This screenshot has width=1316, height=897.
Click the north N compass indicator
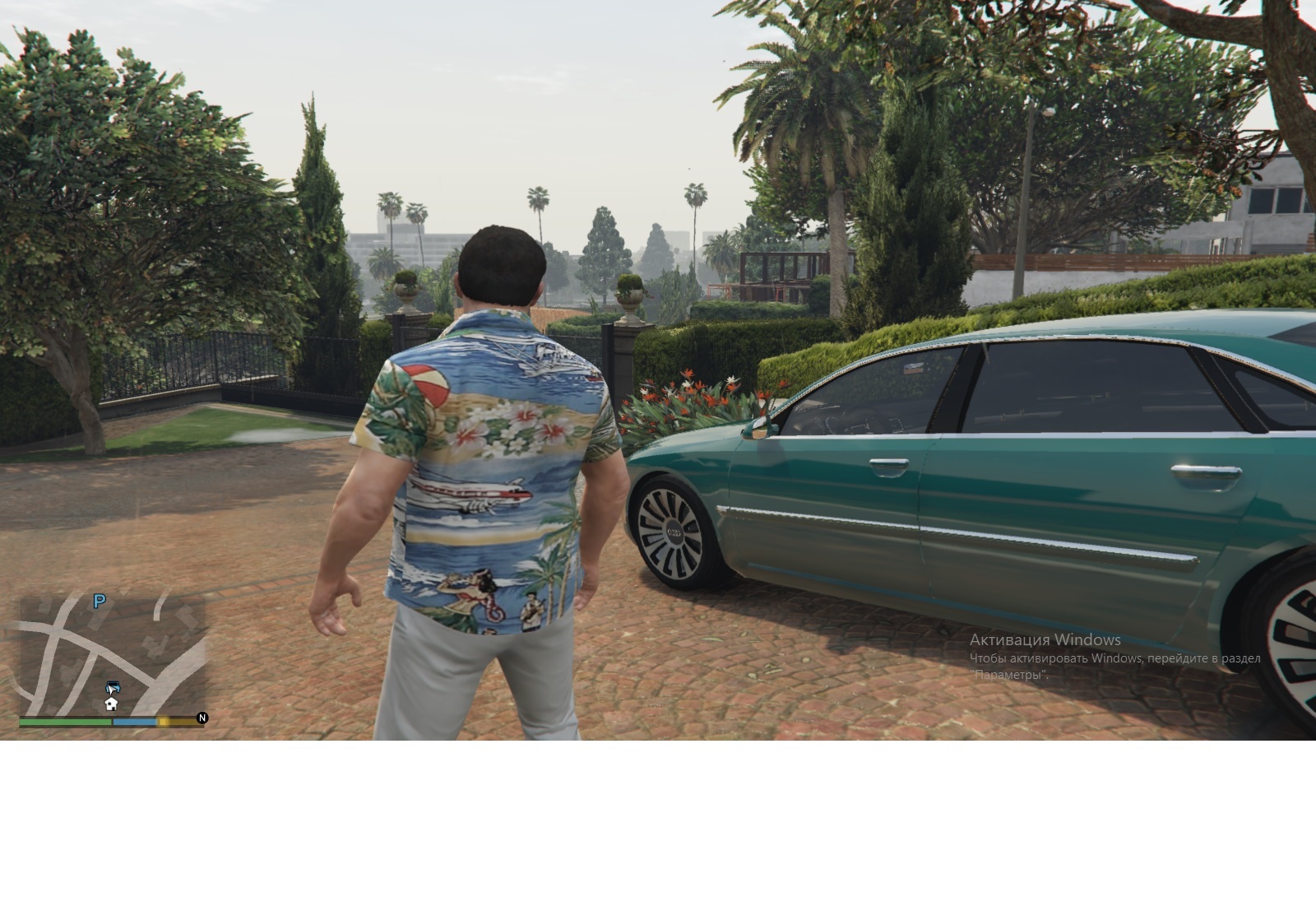point(202,718)
